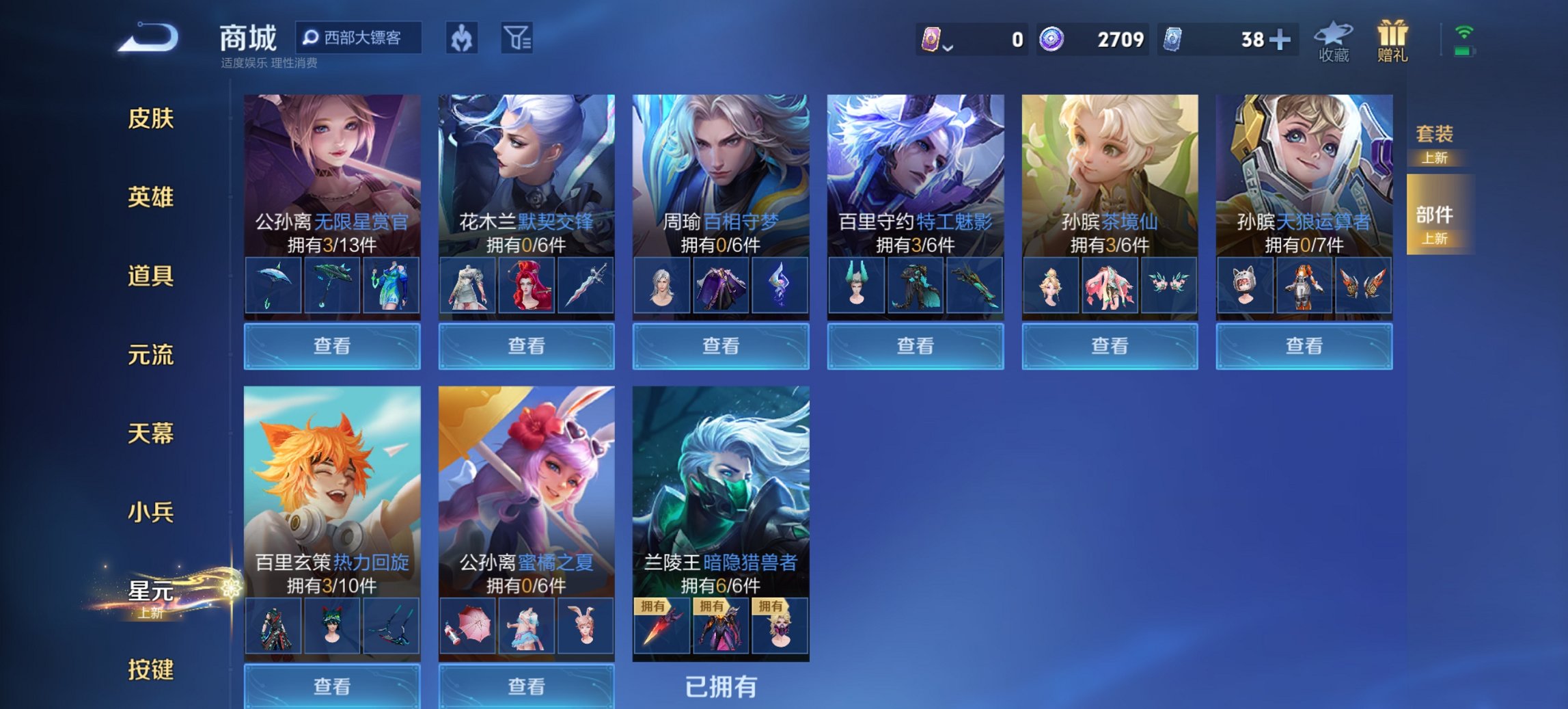This screenshot has height=709, width=1568.
Task: Click the card pack currency icon showing 0
Action: click(929, 41)
